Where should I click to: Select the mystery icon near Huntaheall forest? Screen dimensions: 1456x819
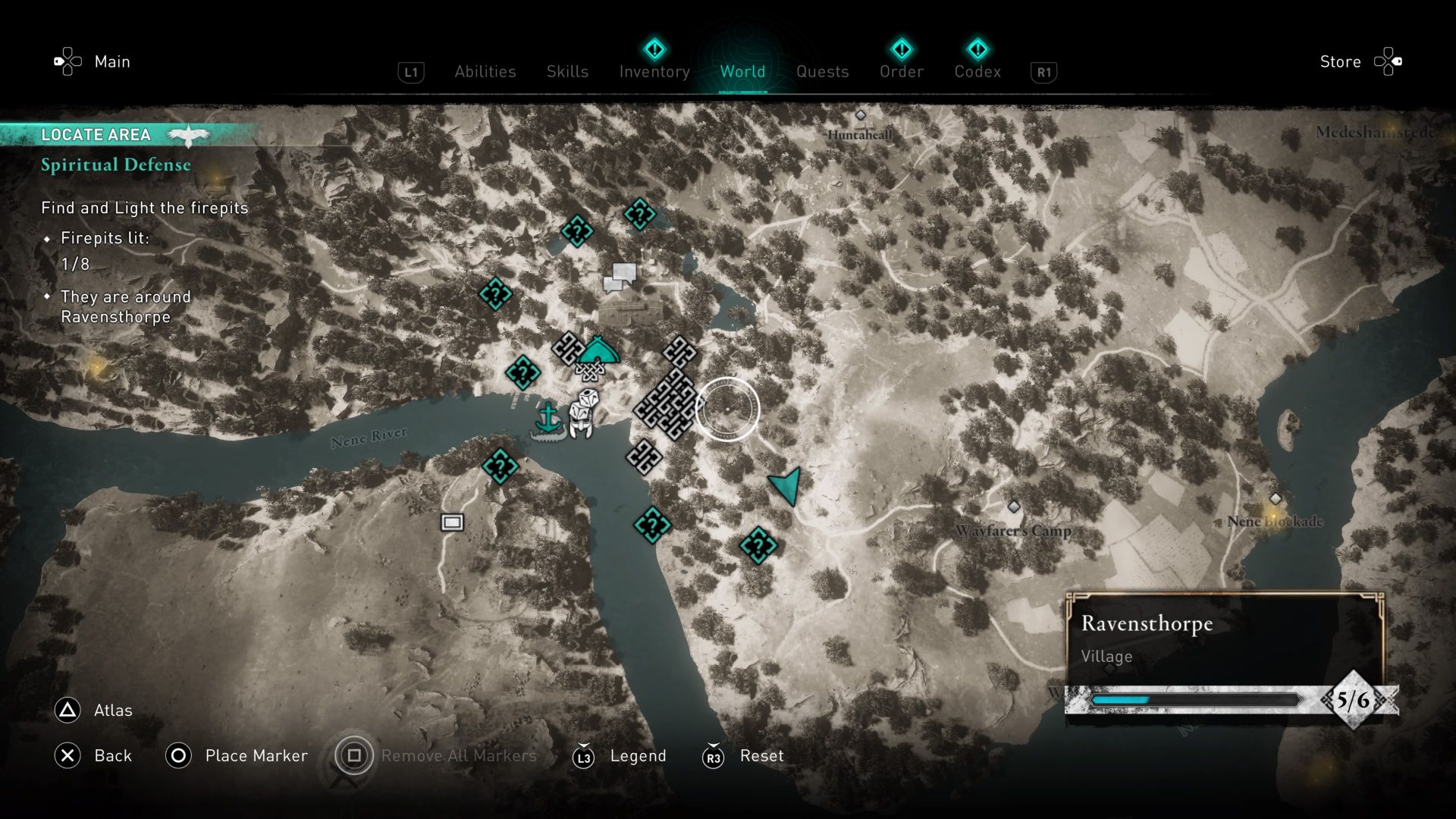pos(641,214)
